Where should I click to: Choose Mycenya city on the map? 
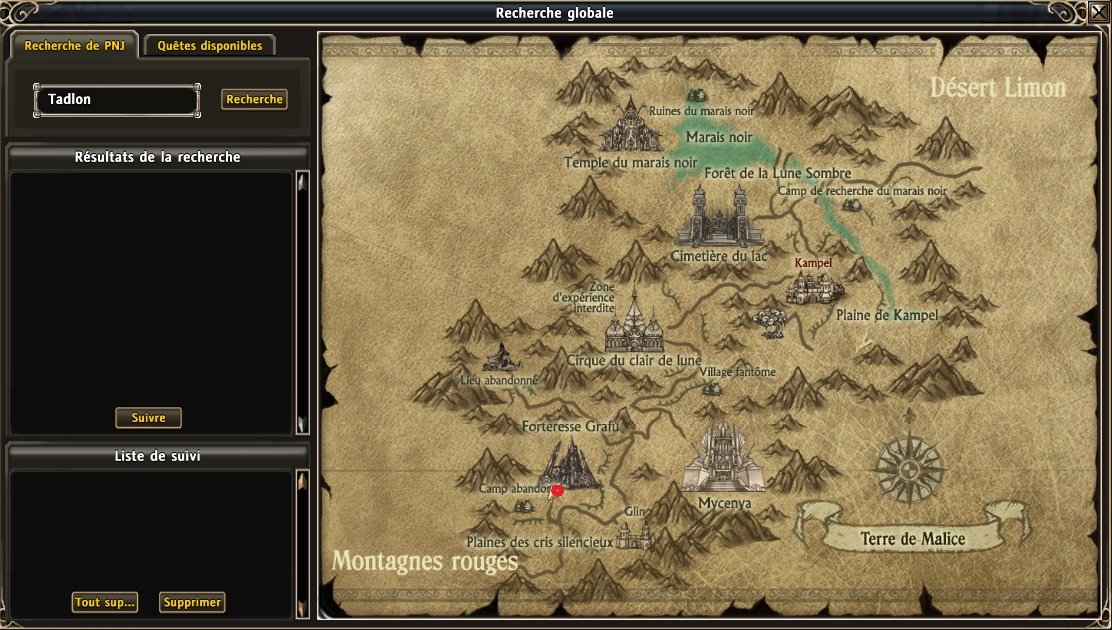click(724, 462)
